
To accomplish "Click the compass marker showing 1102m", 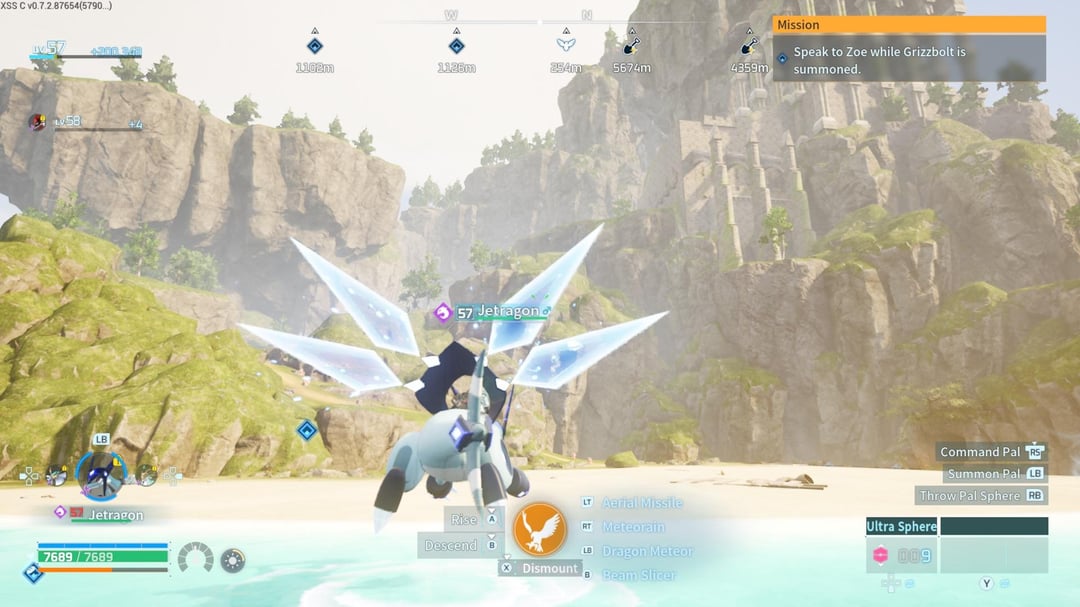I will [x=314, y=46].
